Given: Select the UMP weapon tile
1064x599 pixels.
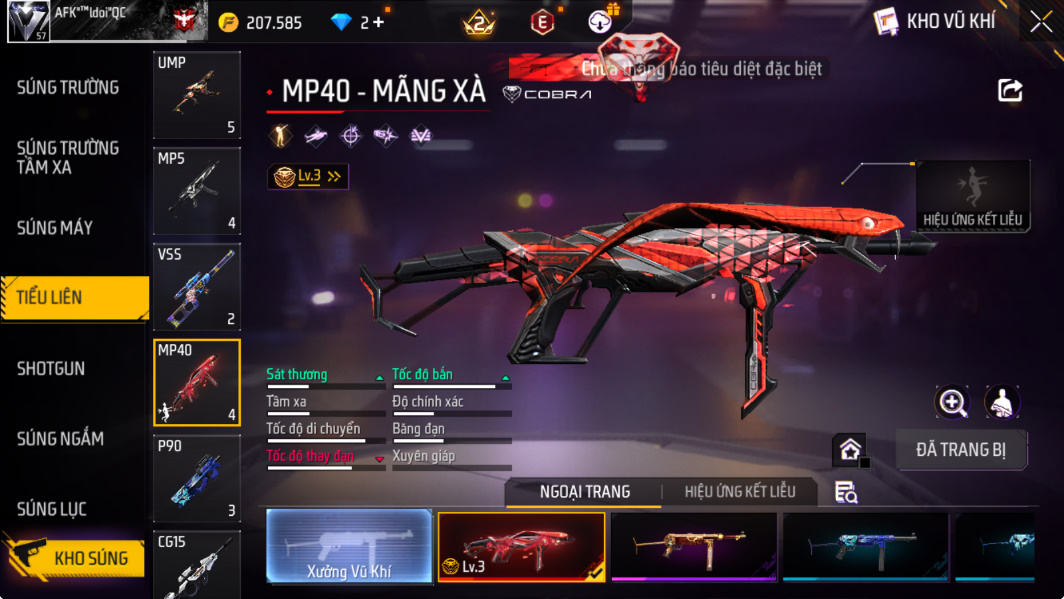Looking at the screenshot, I should pyautogui.click(x=197, y=95).
